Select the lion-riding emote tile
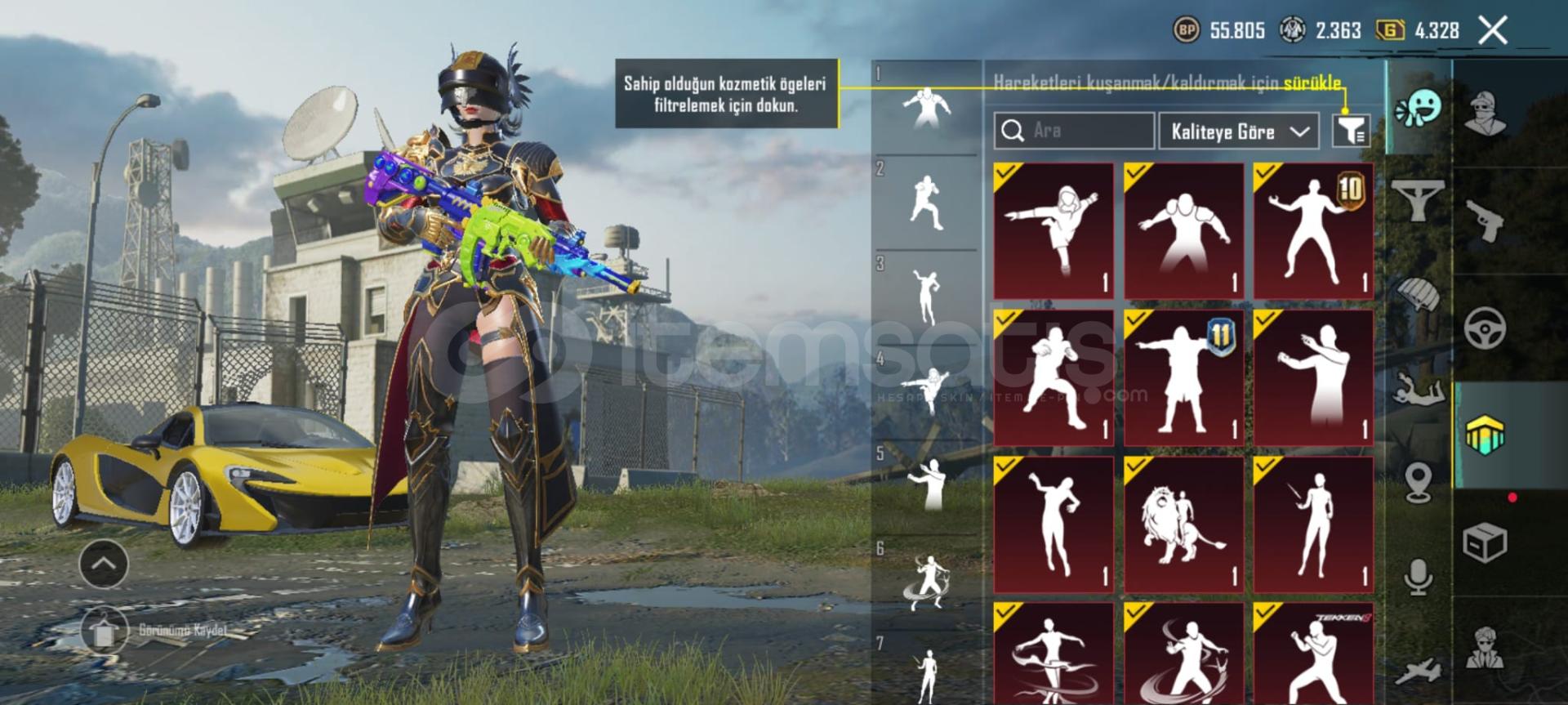1568x705 pixels. coord(1183,524)
